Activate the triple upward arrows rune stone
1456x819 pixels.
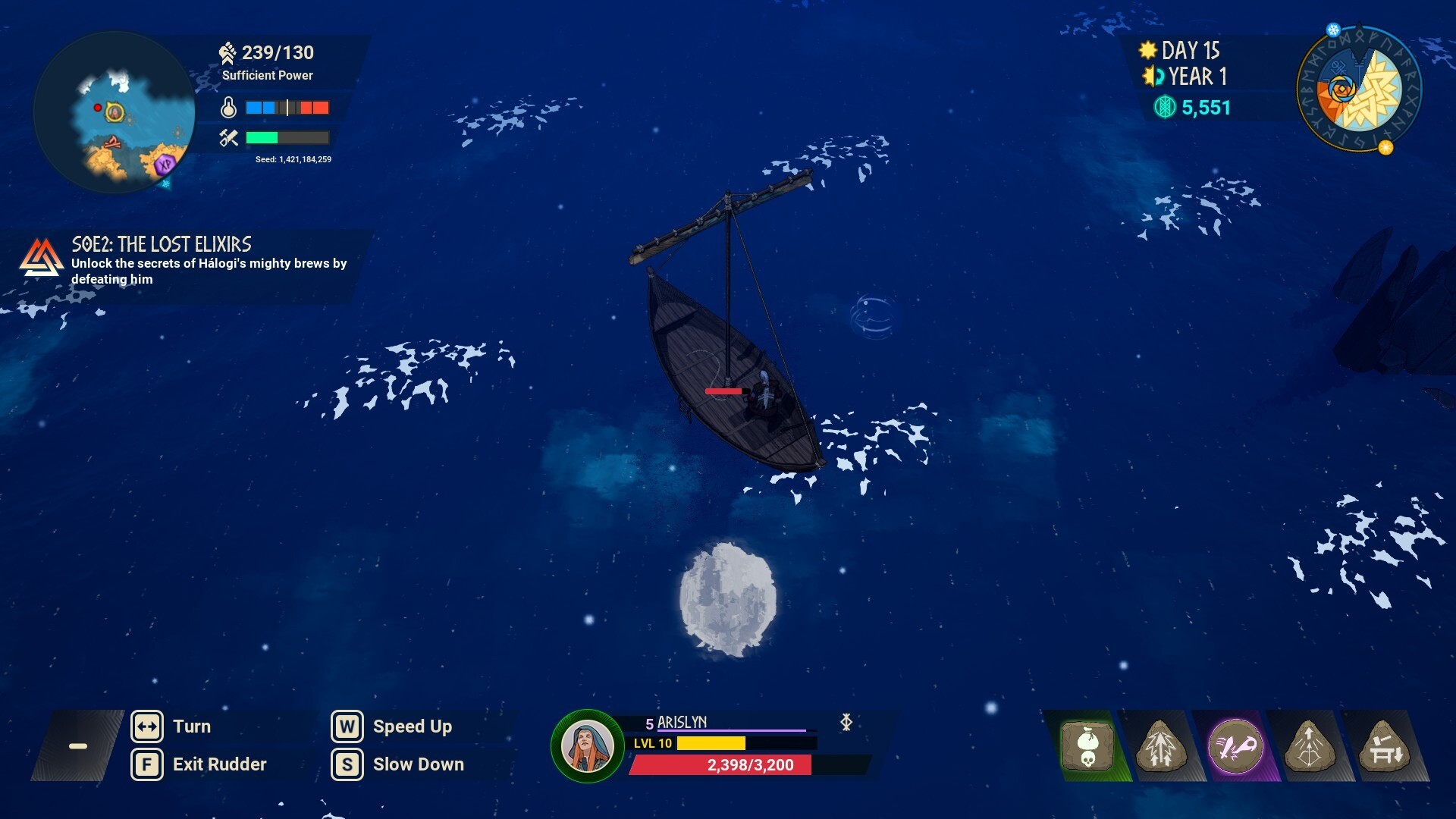1160,746
